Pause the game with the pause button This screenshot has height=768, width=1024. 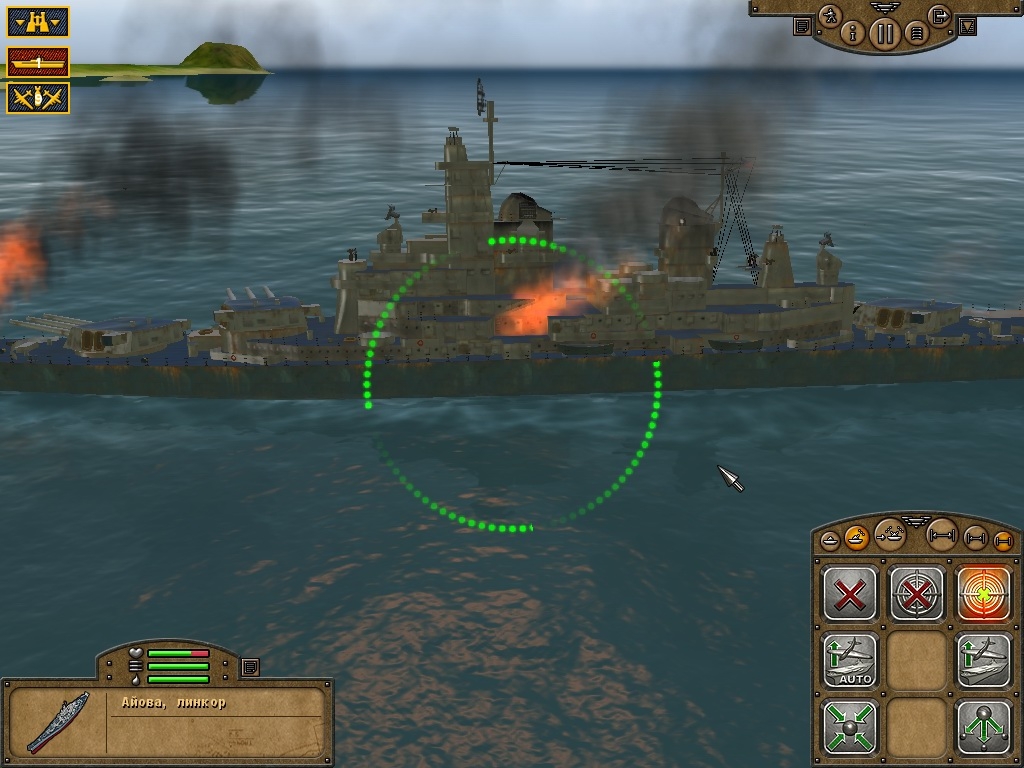tap(884, 34)
